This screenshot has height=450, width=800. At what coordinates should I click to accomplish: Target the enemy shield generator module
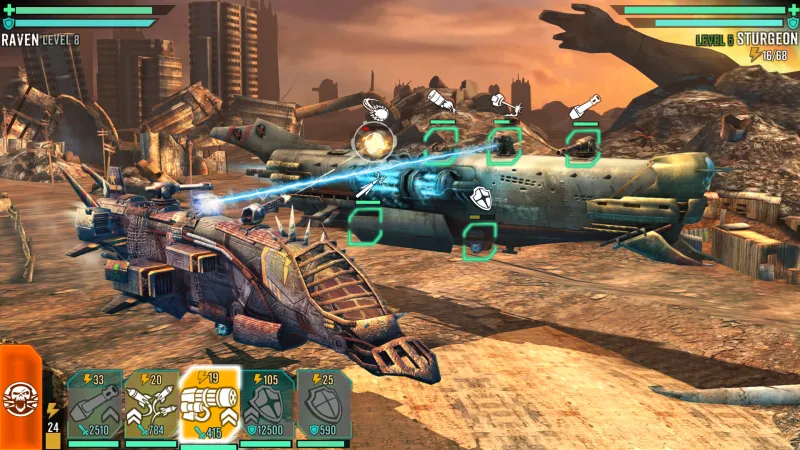(x=479, y=239)
